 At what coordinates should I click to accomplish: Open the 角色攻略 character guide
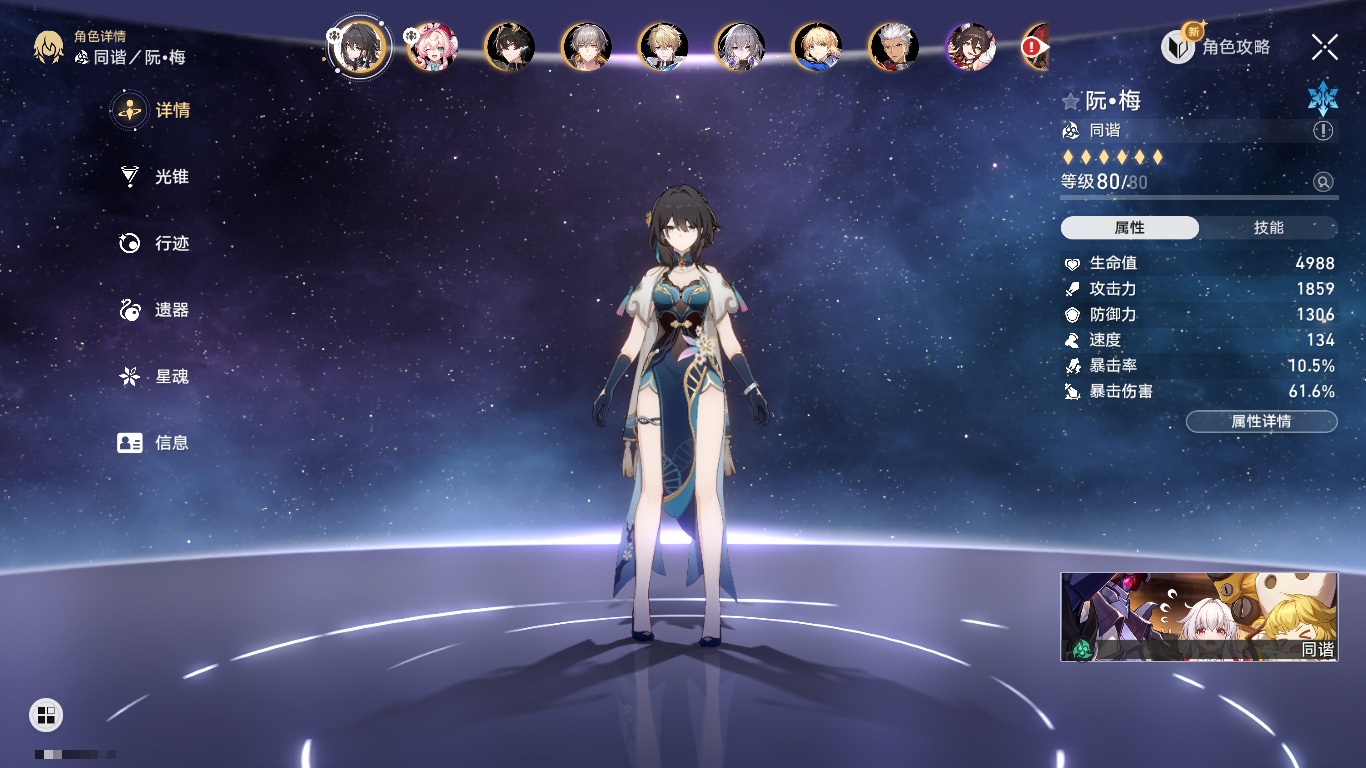tap(1217, 47)
